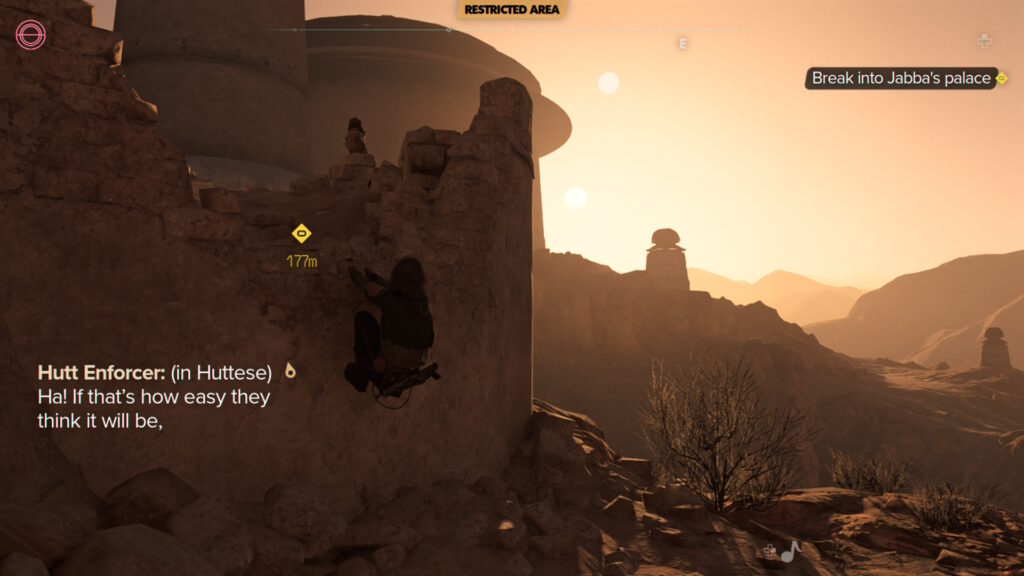Viewport: 1024px width, 576px height.
Task: Select the pink circular emblem icon
Action: (31, 36)
